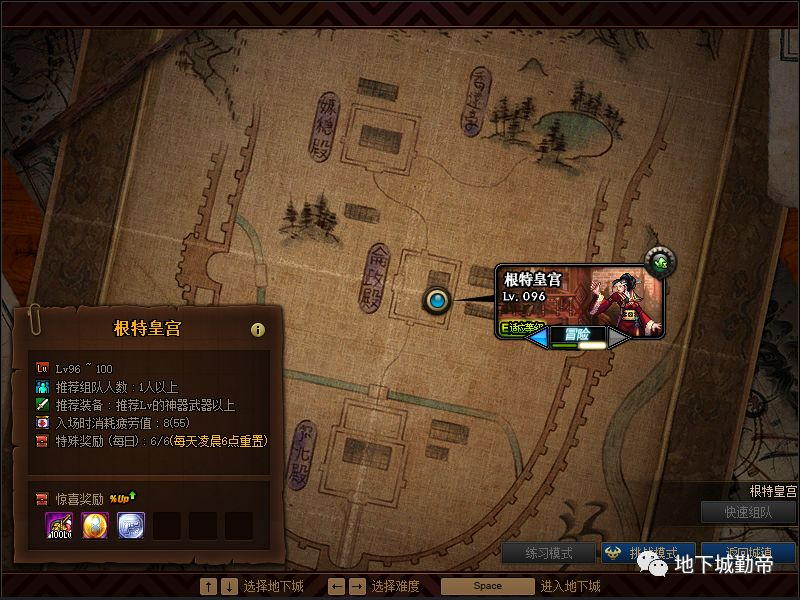800x600 pixels.
Task: Open the info icon in 根特皇宫 panel
Action: (257, 329)
